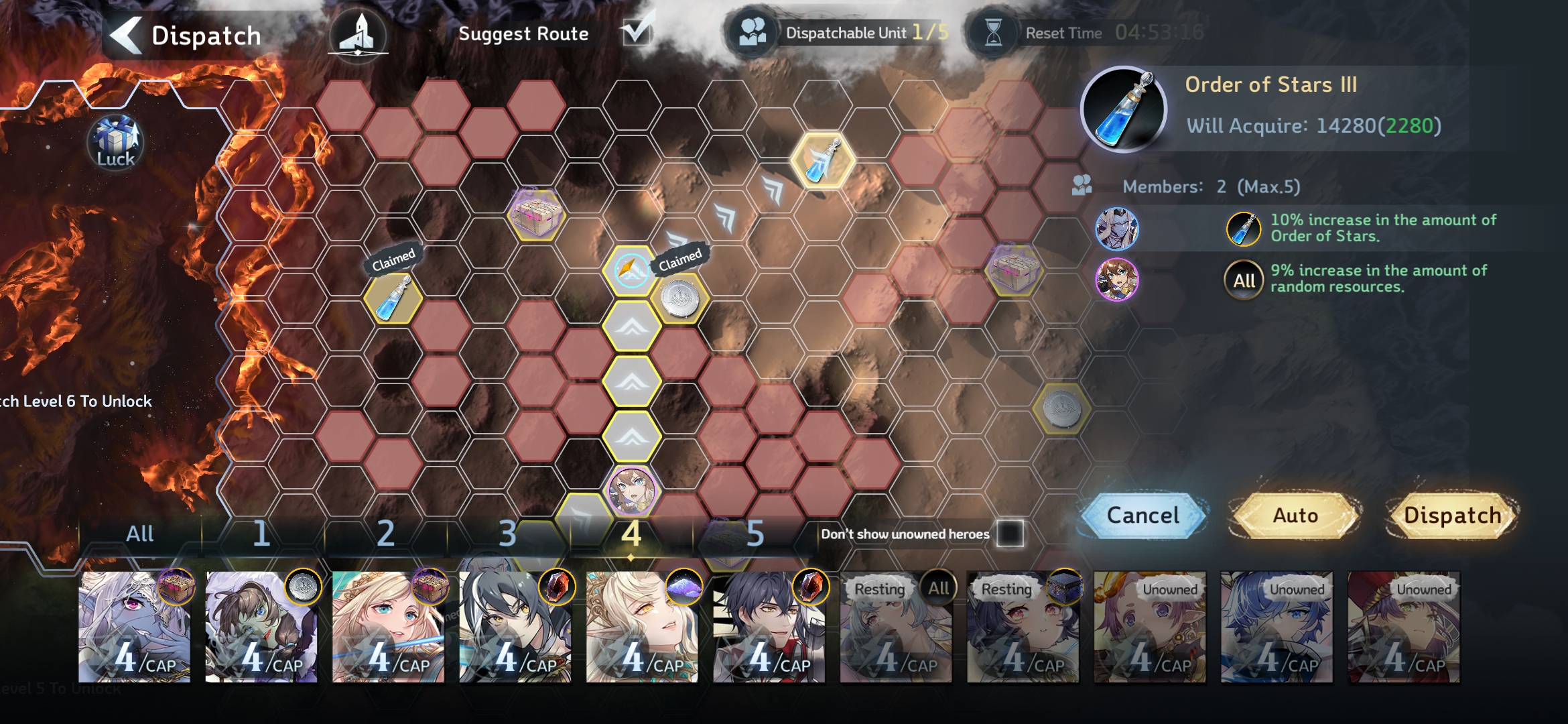Choose the white-haired pink-eyed hero card
This screenshot has width=1568, height=724.
point(134,627)
